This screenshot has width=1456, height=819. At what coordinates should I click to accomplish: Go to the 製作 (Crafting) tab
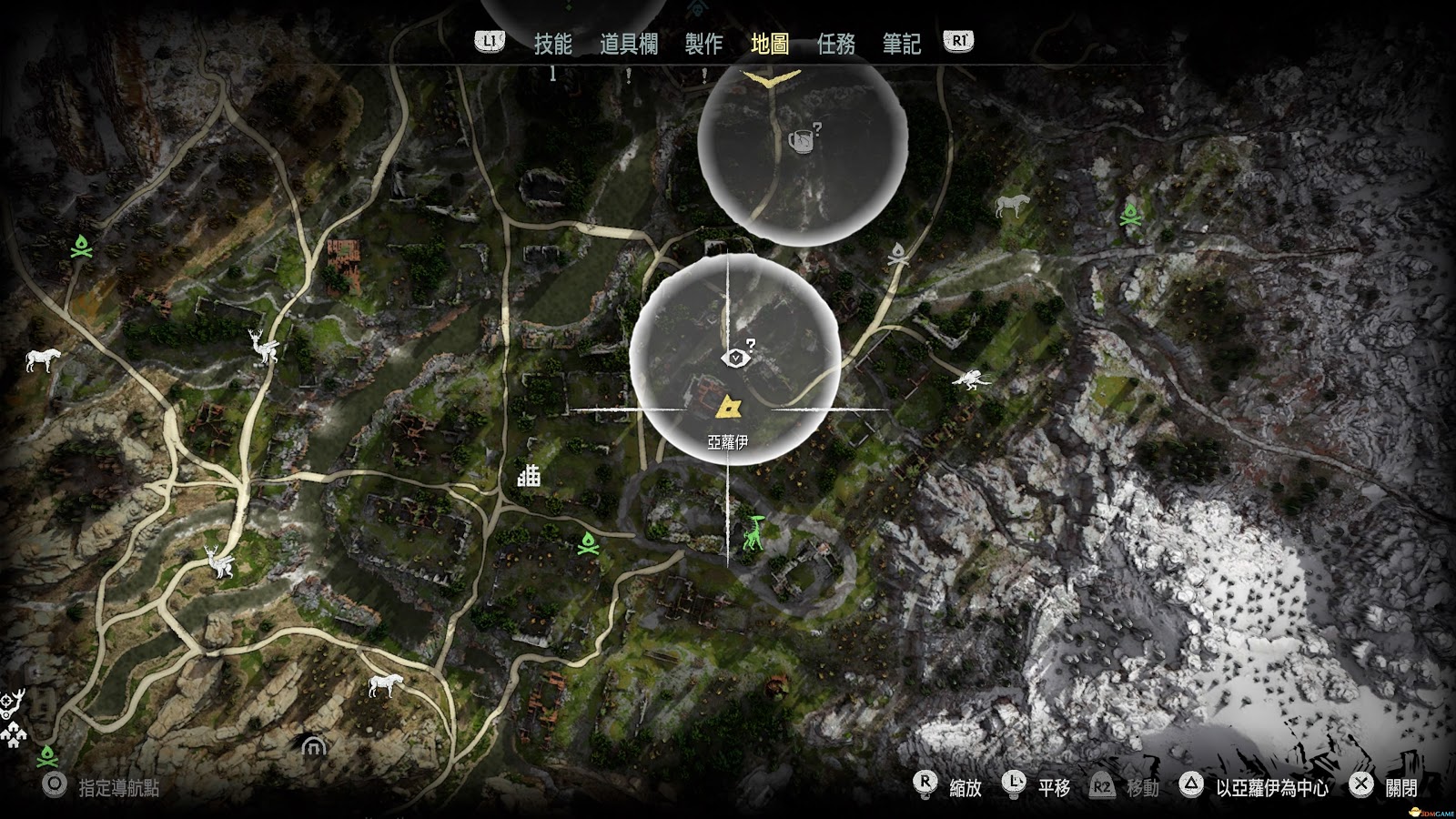click(703, 44)
